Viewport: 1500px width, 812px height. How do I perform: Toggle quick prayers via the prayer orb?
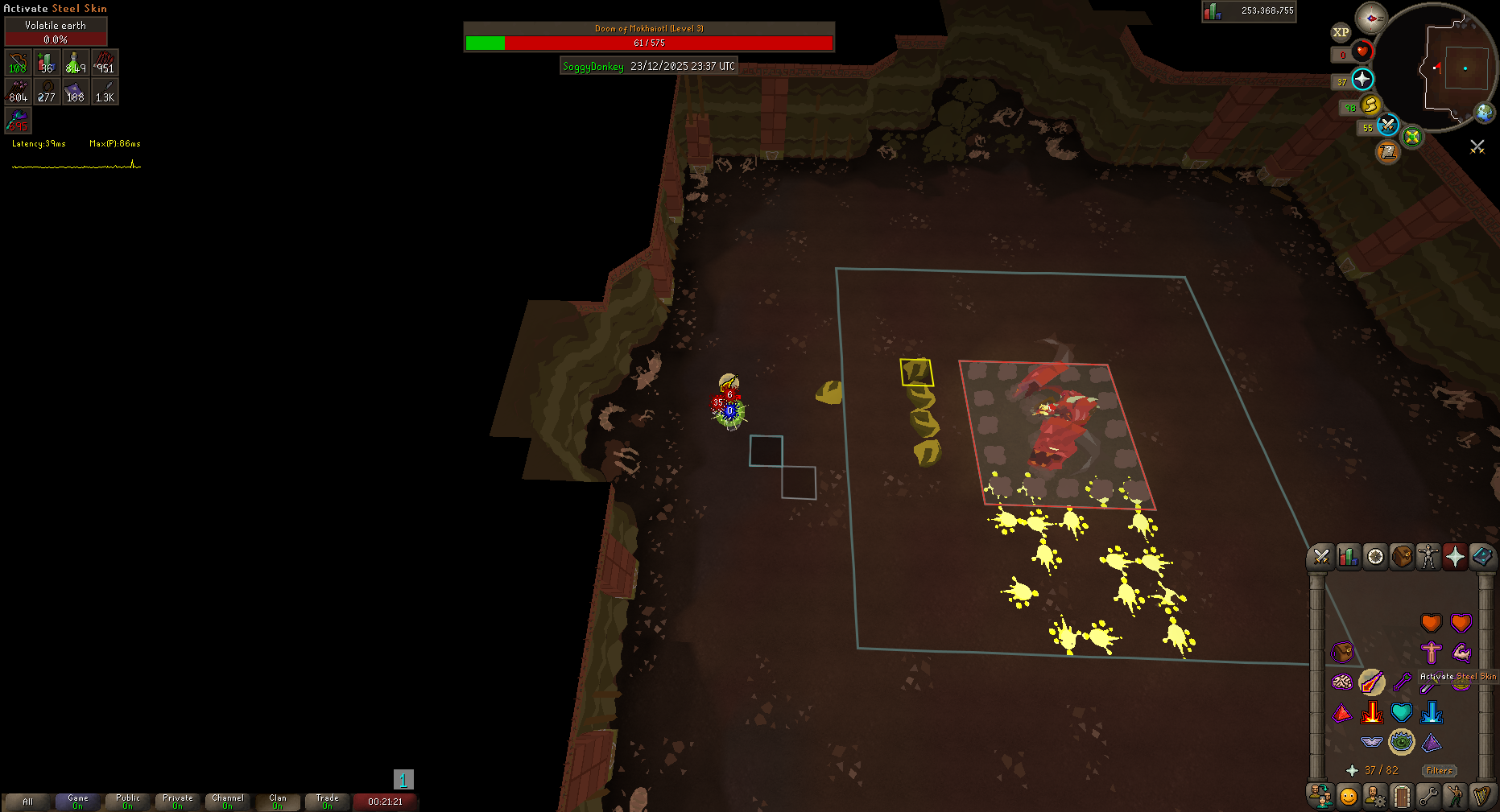point(1362,79)
